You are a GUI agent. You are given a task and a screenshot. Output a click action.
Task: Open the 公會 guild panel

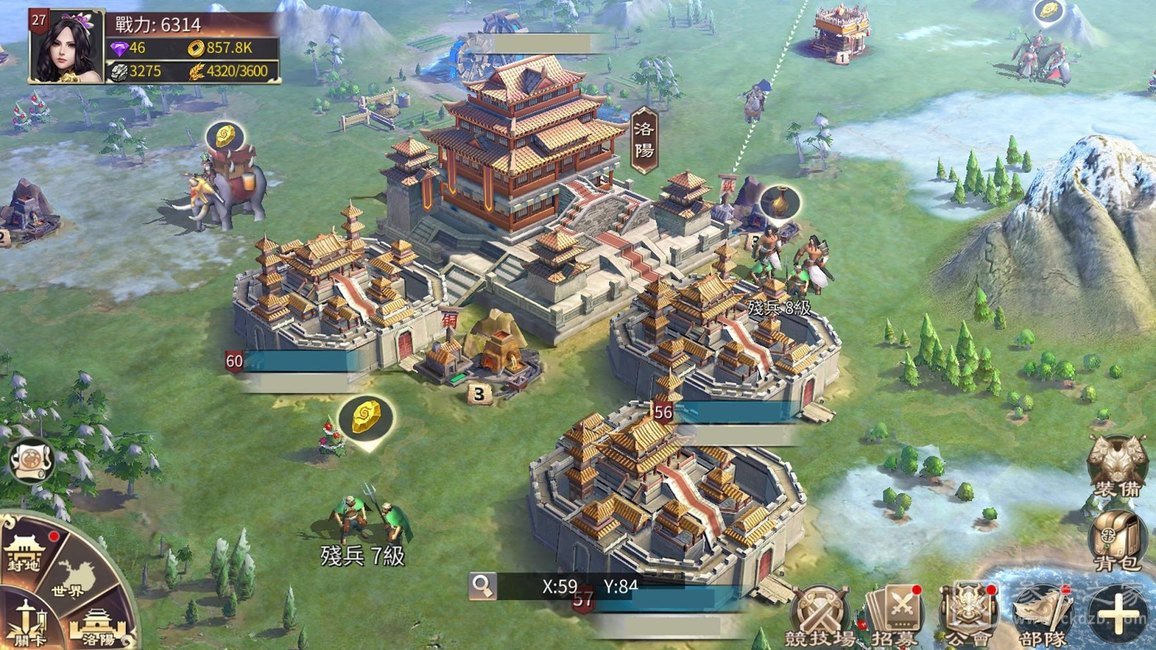[967, 613]
